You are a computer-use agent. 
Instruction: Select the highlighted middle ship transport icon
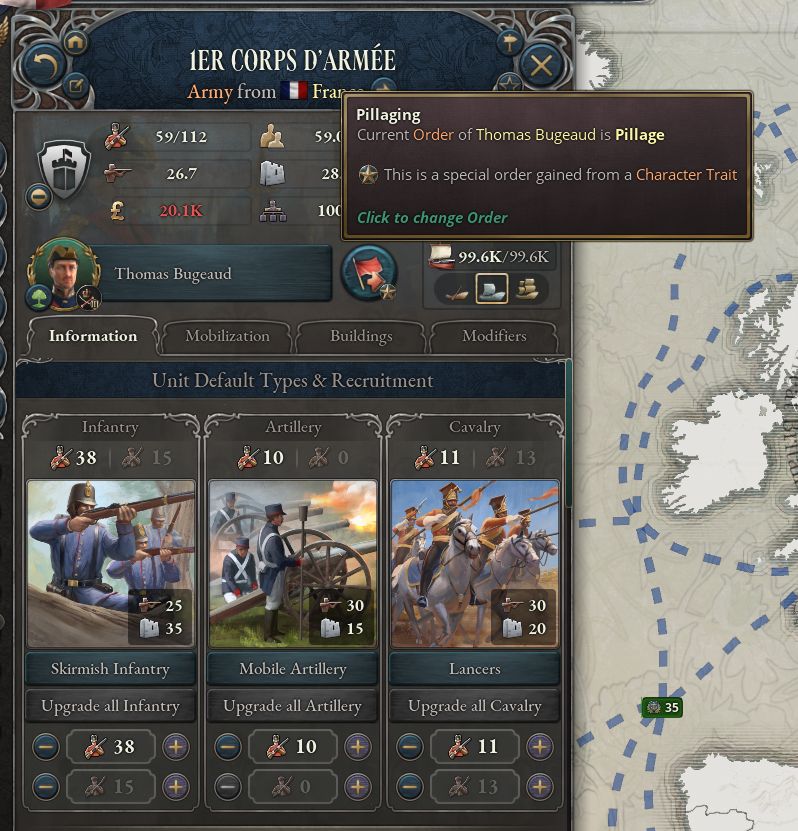(491, 290)
